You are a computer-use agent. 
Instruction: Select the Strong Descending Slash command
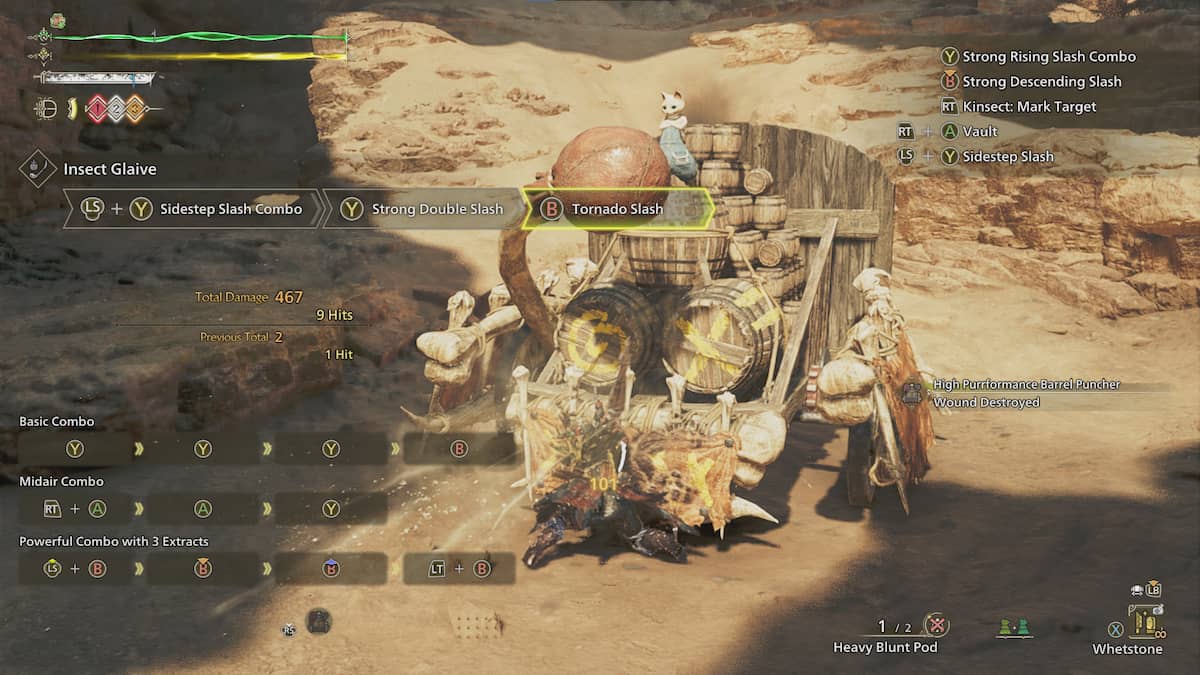pos(1041,82)
